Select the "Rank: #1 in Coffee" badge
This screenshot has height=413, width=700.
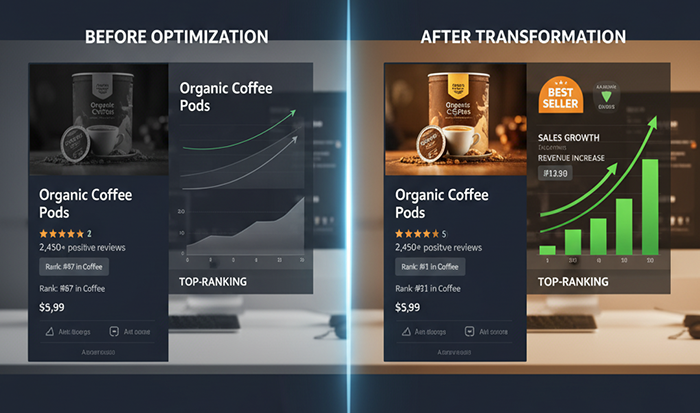tap(431, 266)
